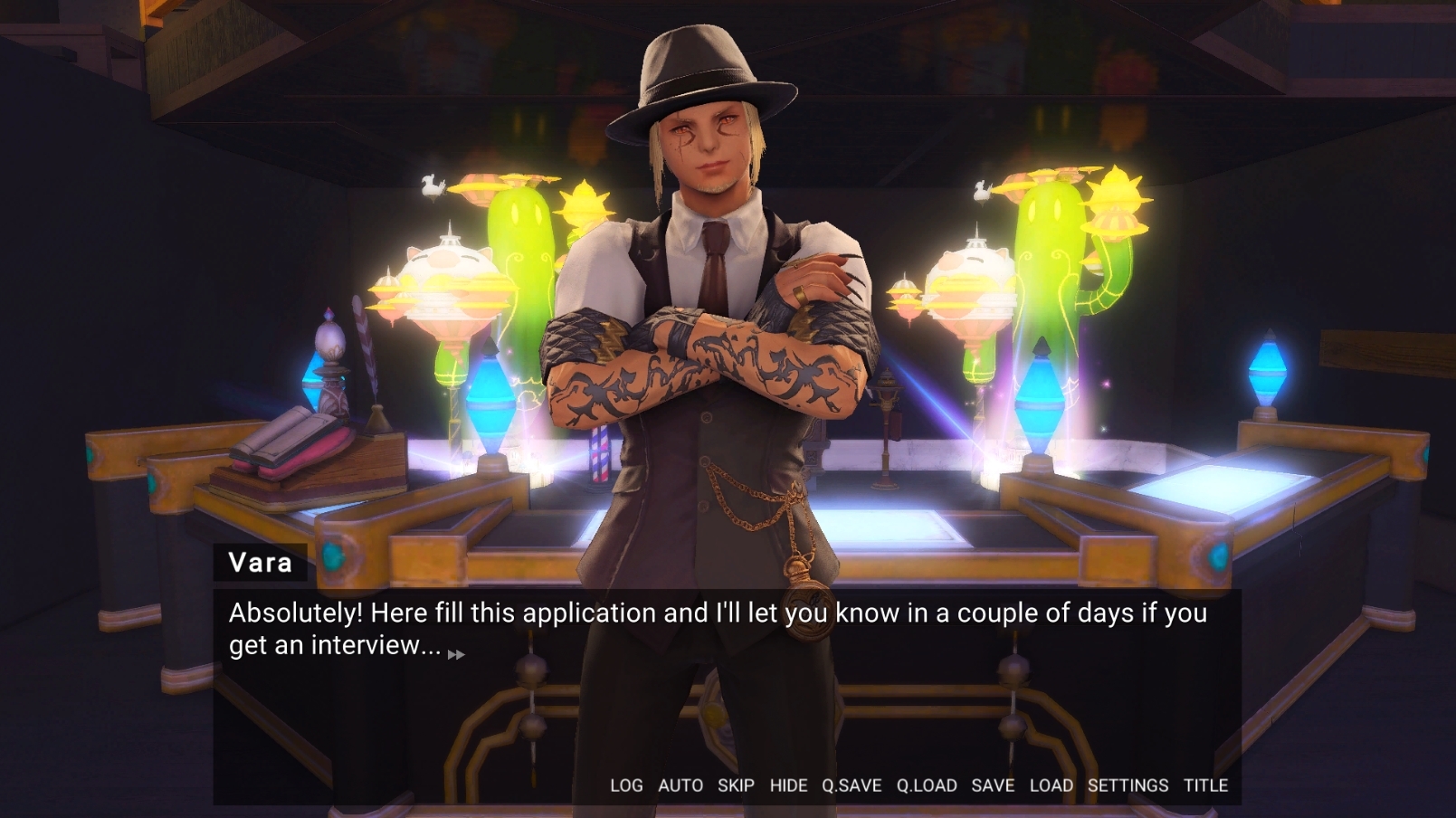Quick save using Q.SAVE
The width and height of the screenshot is (1456, 818).
coord(852,785)
